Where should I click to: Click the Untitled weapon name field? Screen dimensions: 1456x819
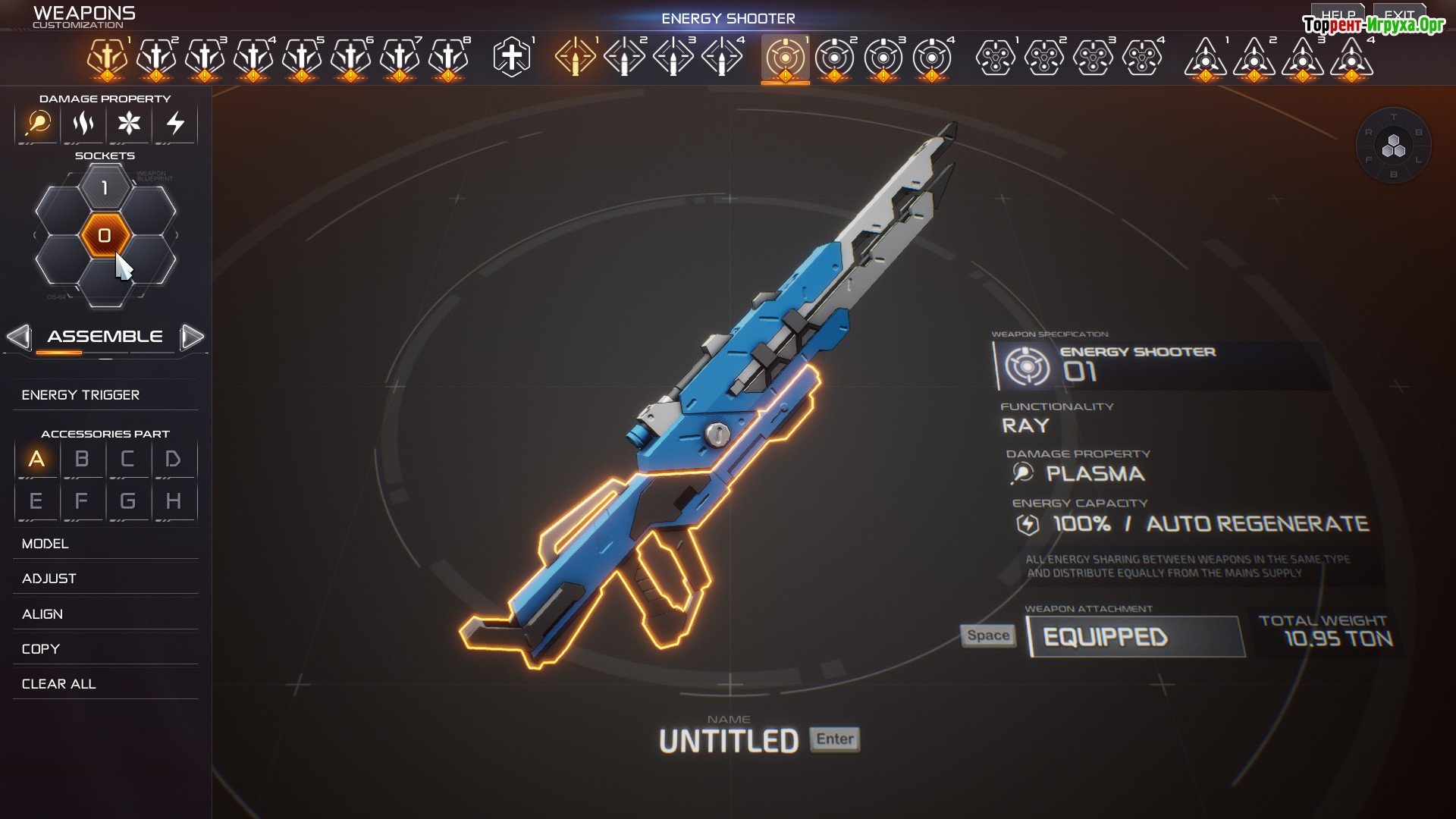pos(729,741)
